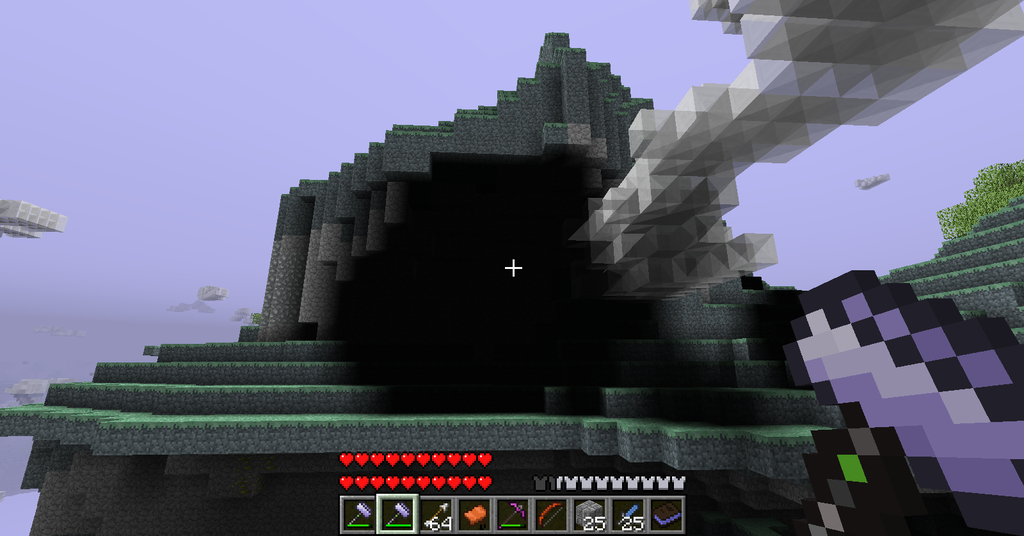Select the book in the last hotbar slot

tap(667, 514)
